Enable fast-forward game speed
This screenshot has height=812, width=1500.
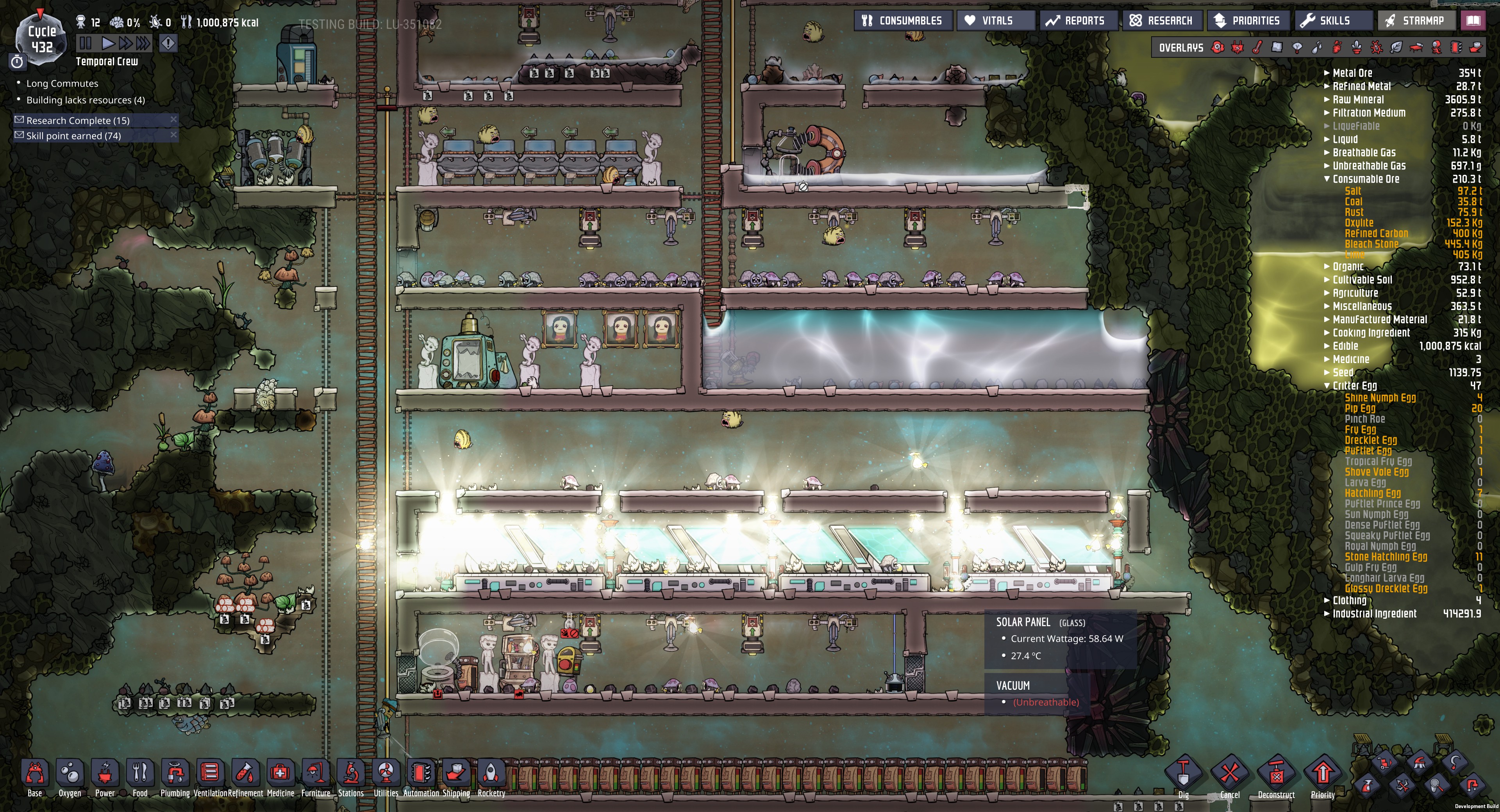pos(126,44)
